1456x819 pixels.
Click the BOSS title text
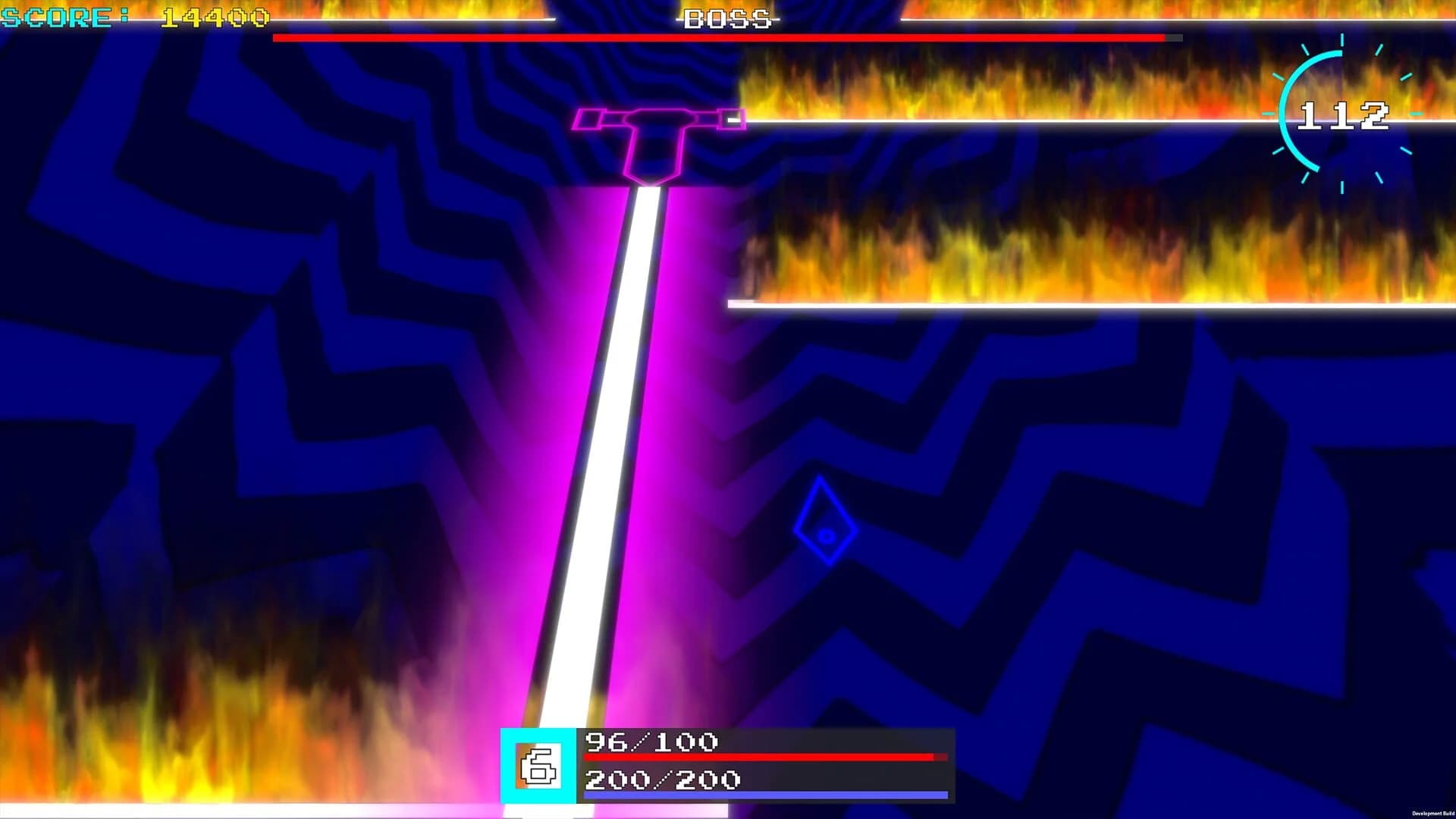click(x=726, y=19)
